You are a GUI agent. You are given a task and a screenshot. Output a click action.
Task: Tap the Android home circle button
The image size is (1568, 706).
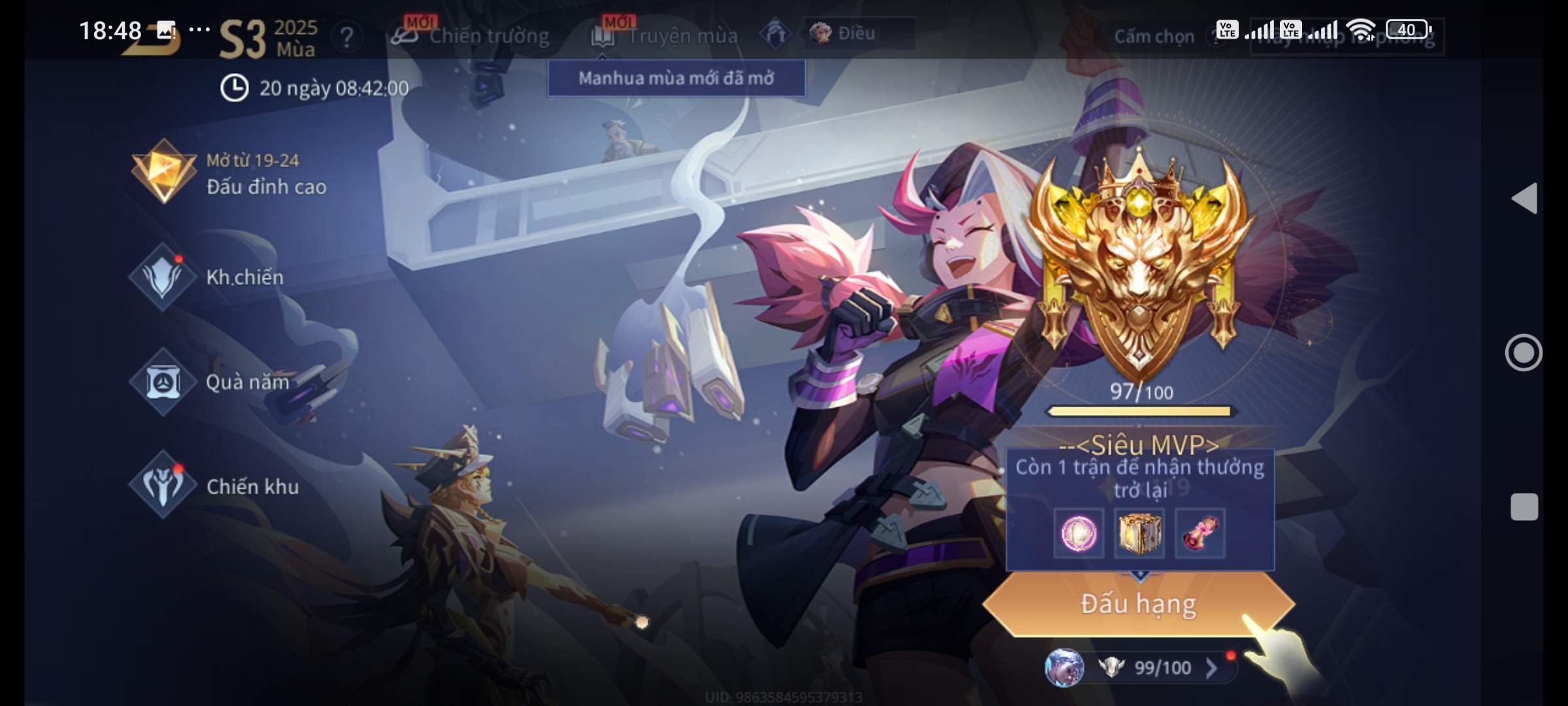(x=1524, y=353)
